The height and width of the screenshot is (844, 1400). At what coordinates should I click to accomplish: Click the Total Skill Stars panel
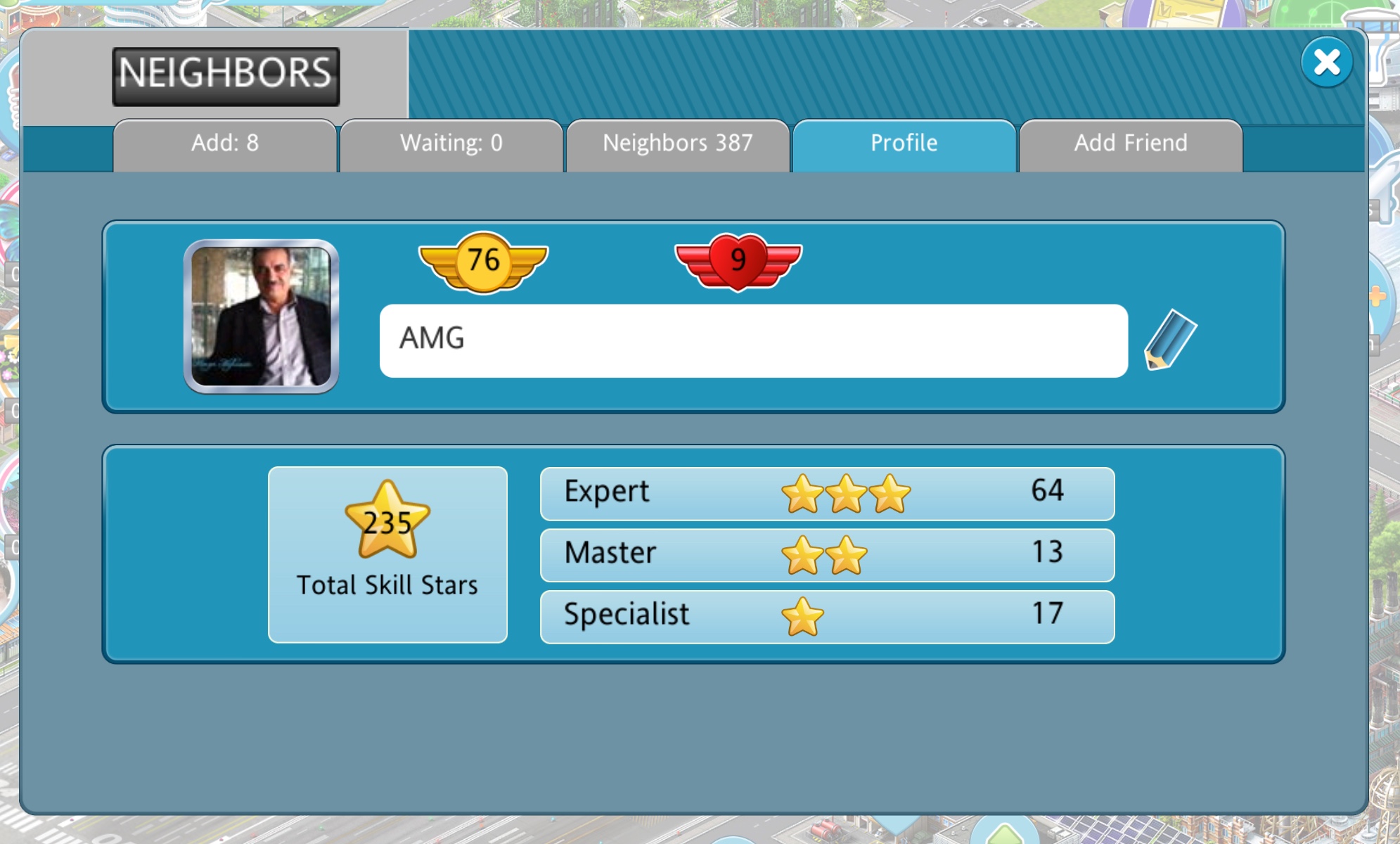[x=387, y=554]
